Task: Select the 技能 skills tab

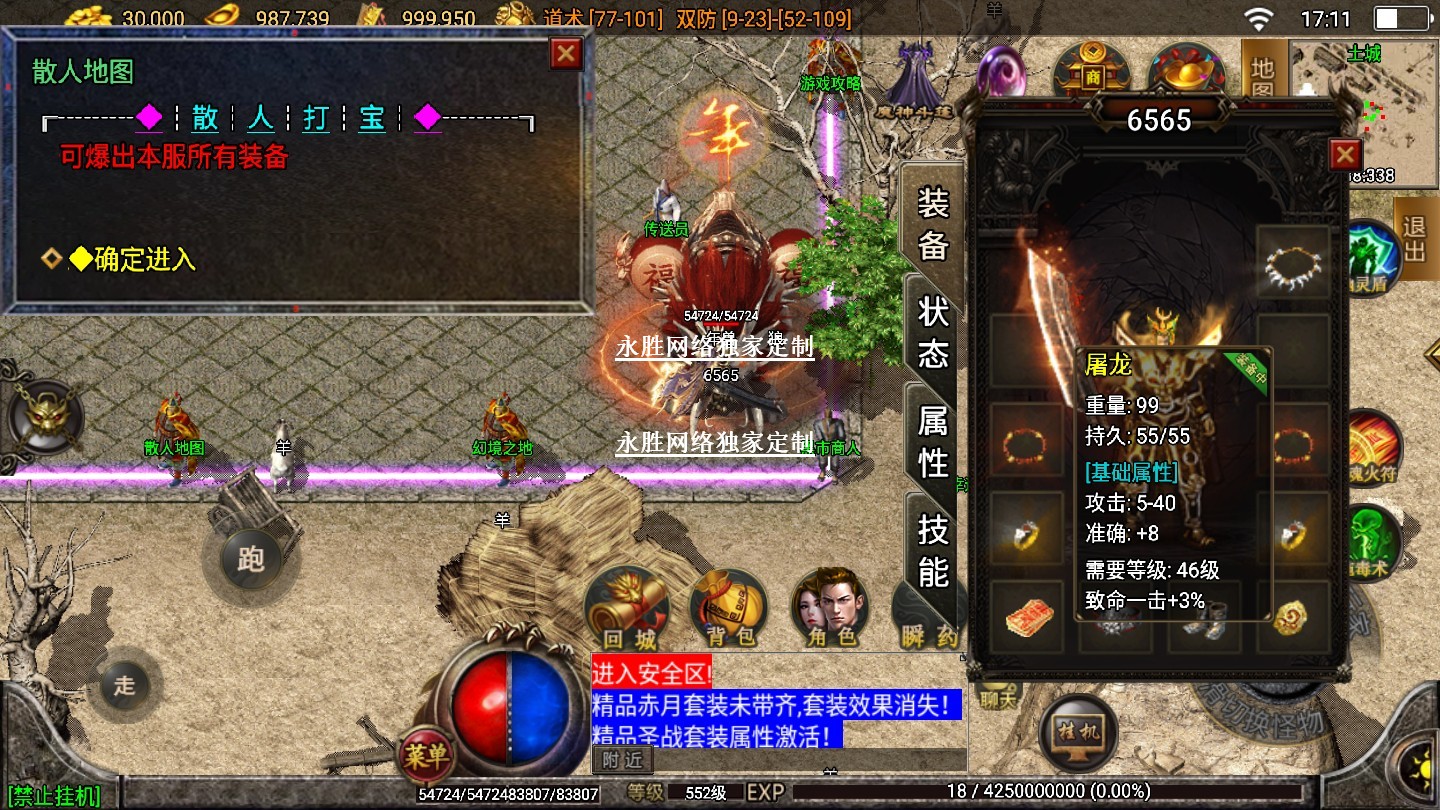Action: [x=932, y=550]
